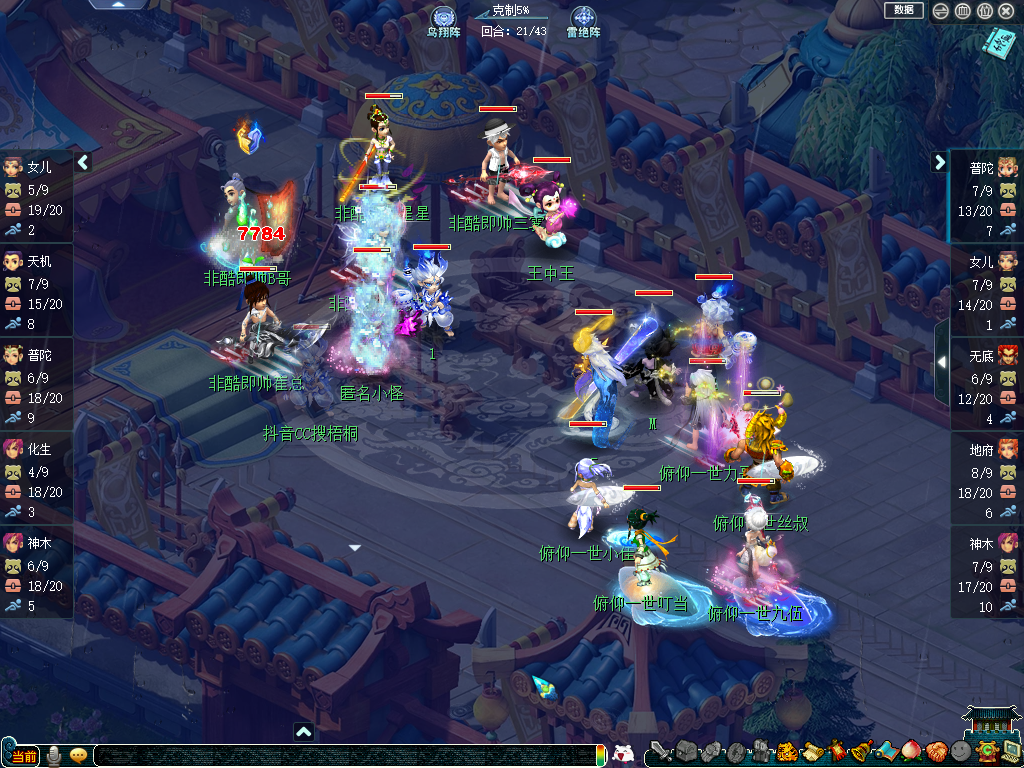Screen dimensions: 1024x768
Task: Toggle the 血 health display button
Action: tap(962, 11)
